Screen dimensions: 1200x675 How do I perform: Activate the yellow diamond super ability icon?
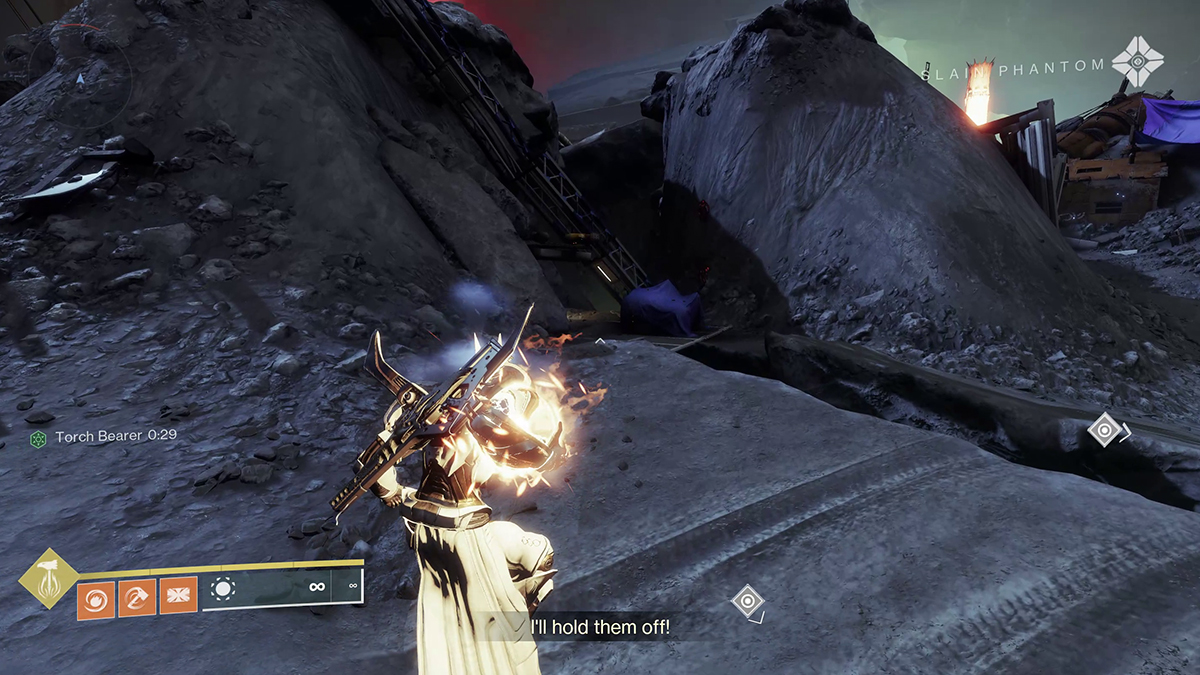(48, 577)
